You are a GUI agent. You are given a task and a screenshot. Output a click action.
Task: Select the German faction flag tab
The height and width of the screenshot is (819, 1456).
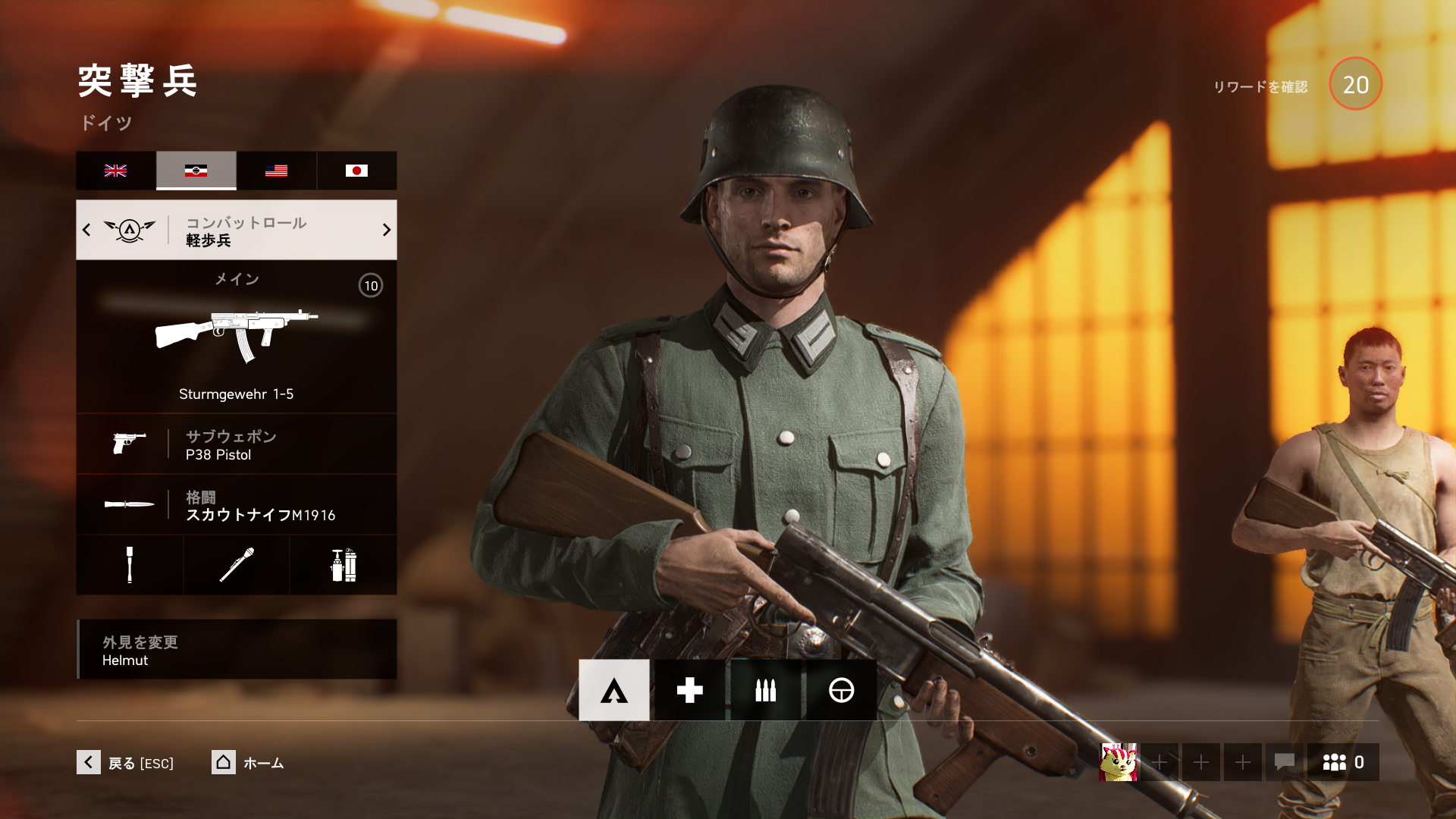[x=196, y=171]
